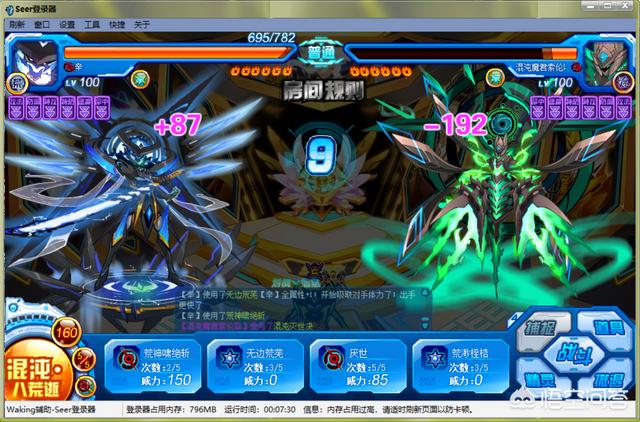Viewport: 640px width, 422px height.
Task: Open the 刷新 refresh menu
Action: pos(16,24)
